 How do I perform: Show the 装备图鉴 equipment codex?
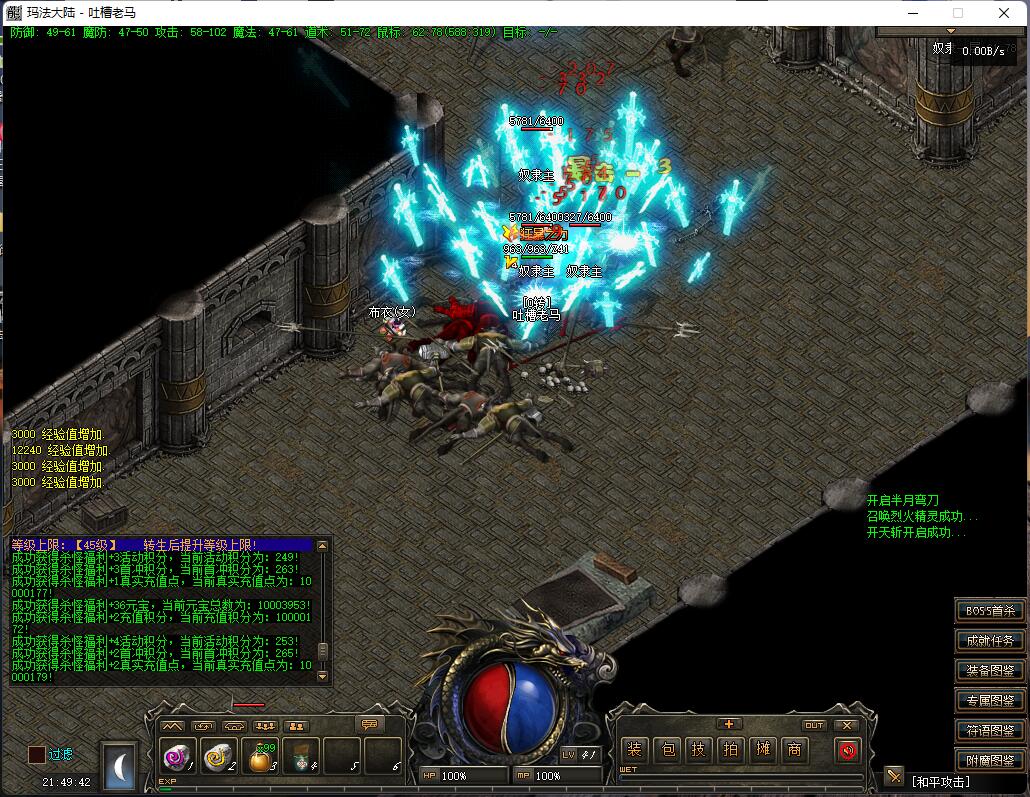click(x=990, y=671)
